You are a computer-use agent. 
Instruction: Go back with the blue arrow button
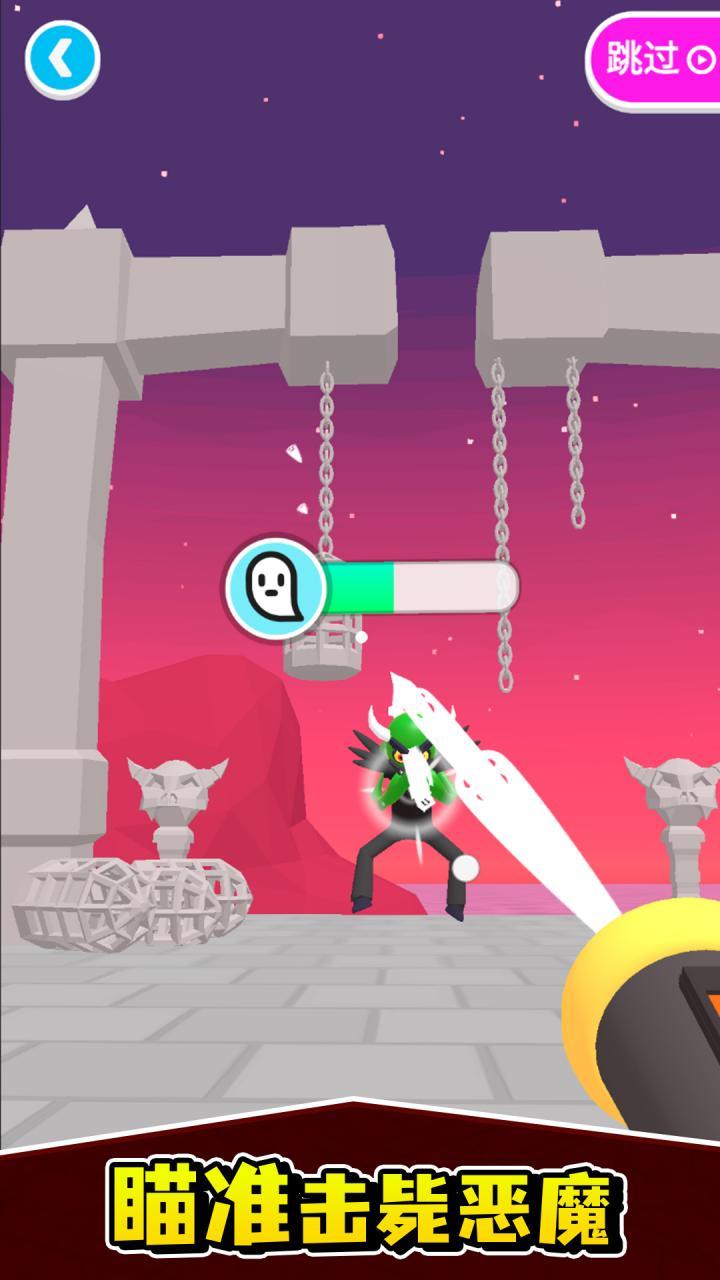coord(62,59)
